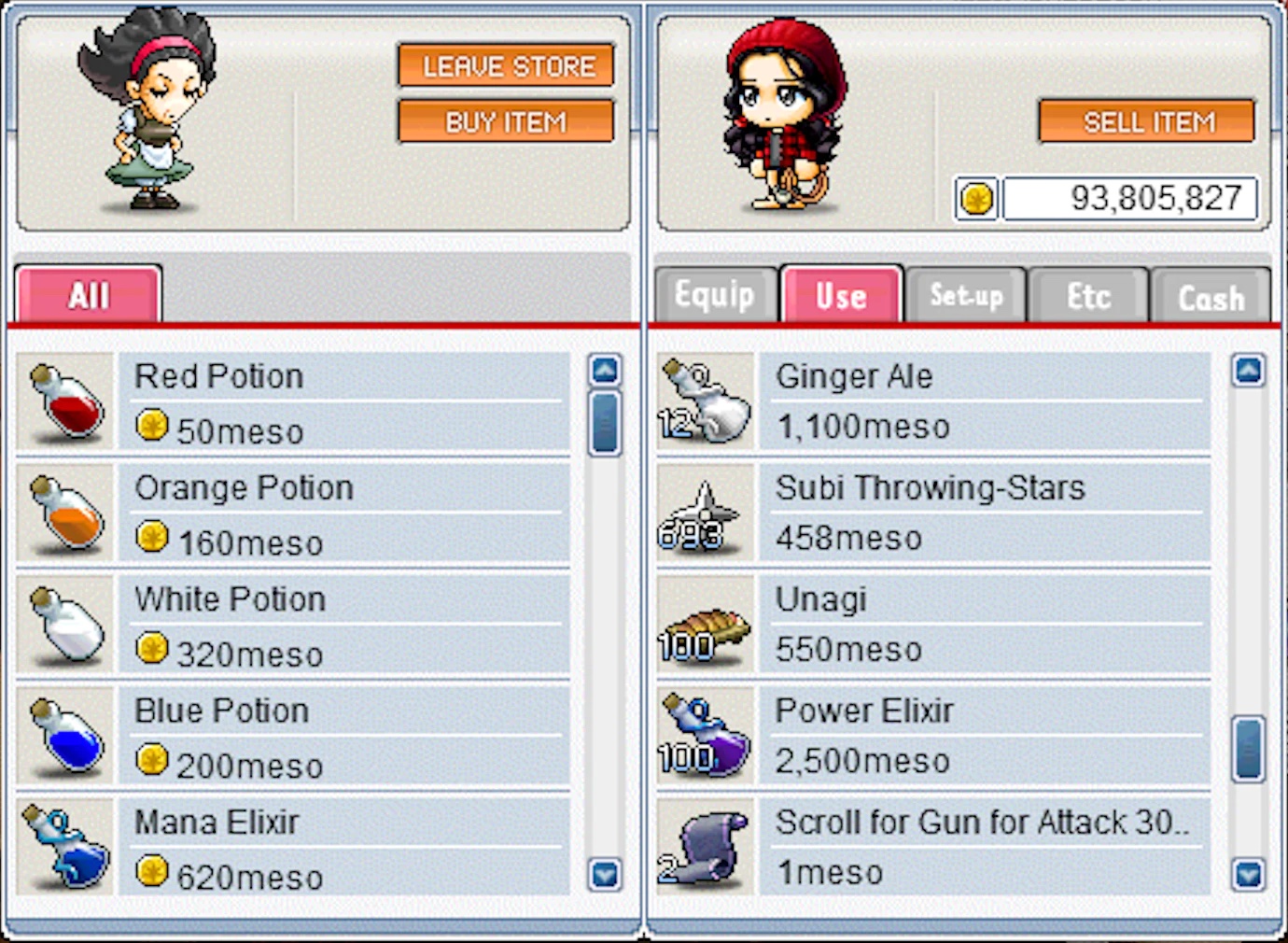
Task: Open the Cash inventory tab
Action: [x=1211, y=298]
